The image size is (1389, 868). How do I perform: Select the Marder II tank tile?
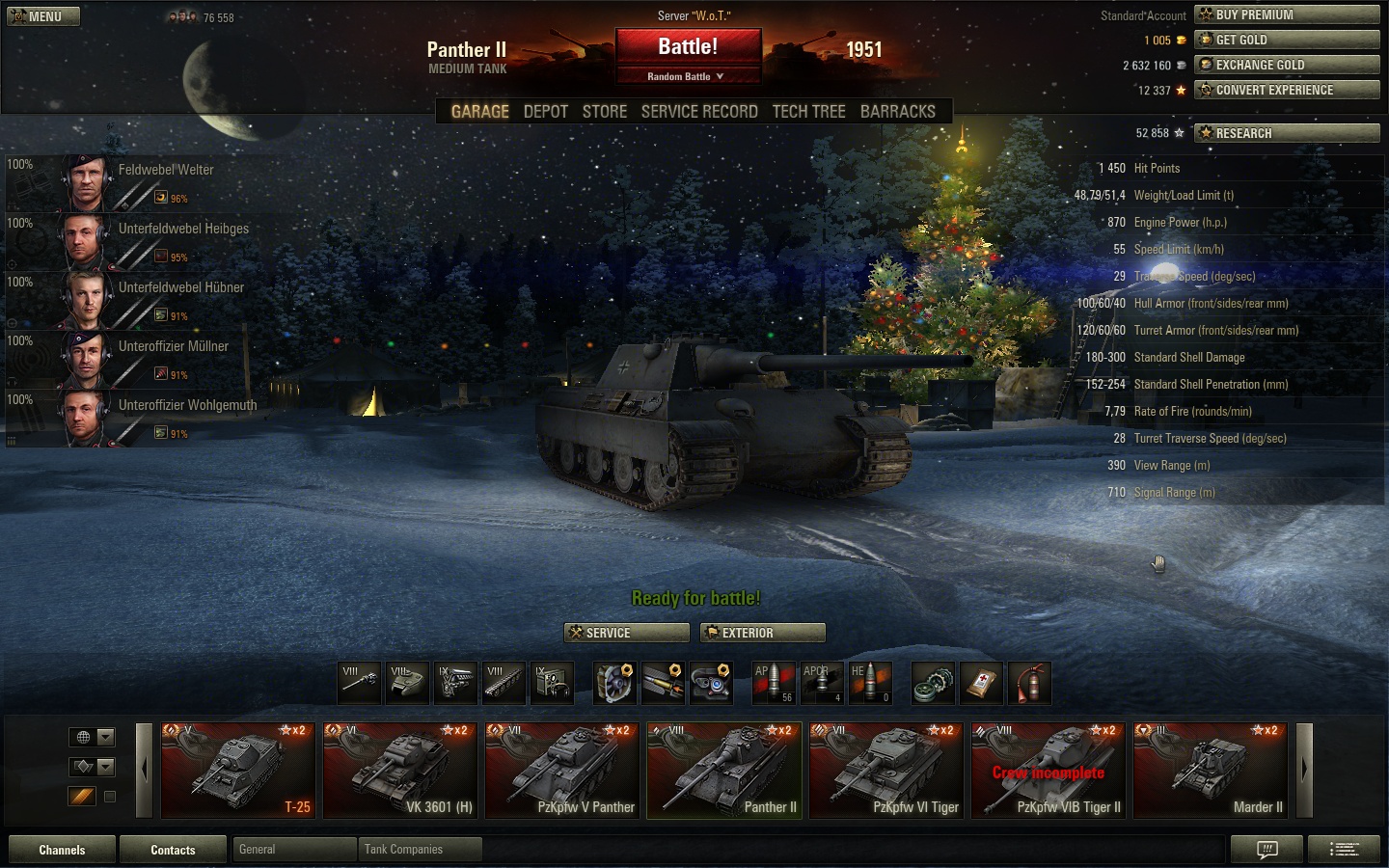click(1211, 770)
